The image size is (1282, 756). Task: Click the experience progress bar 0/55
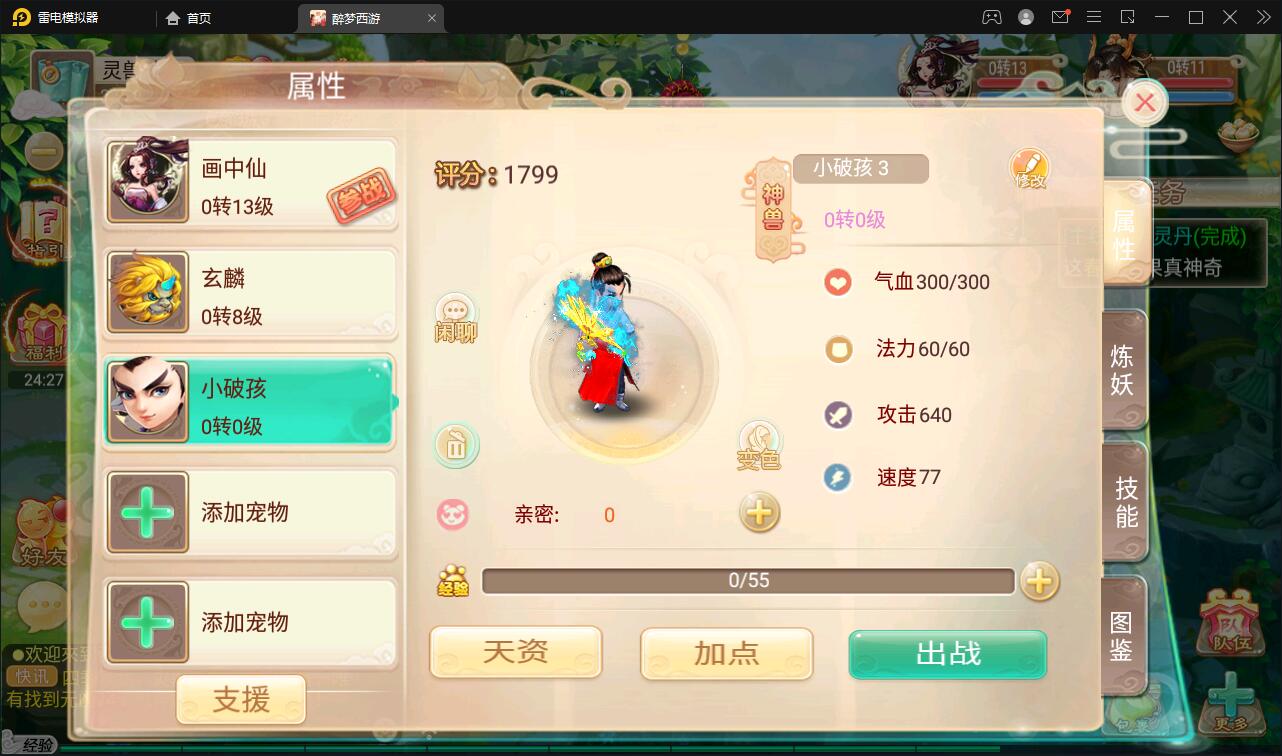pos(748,580)
